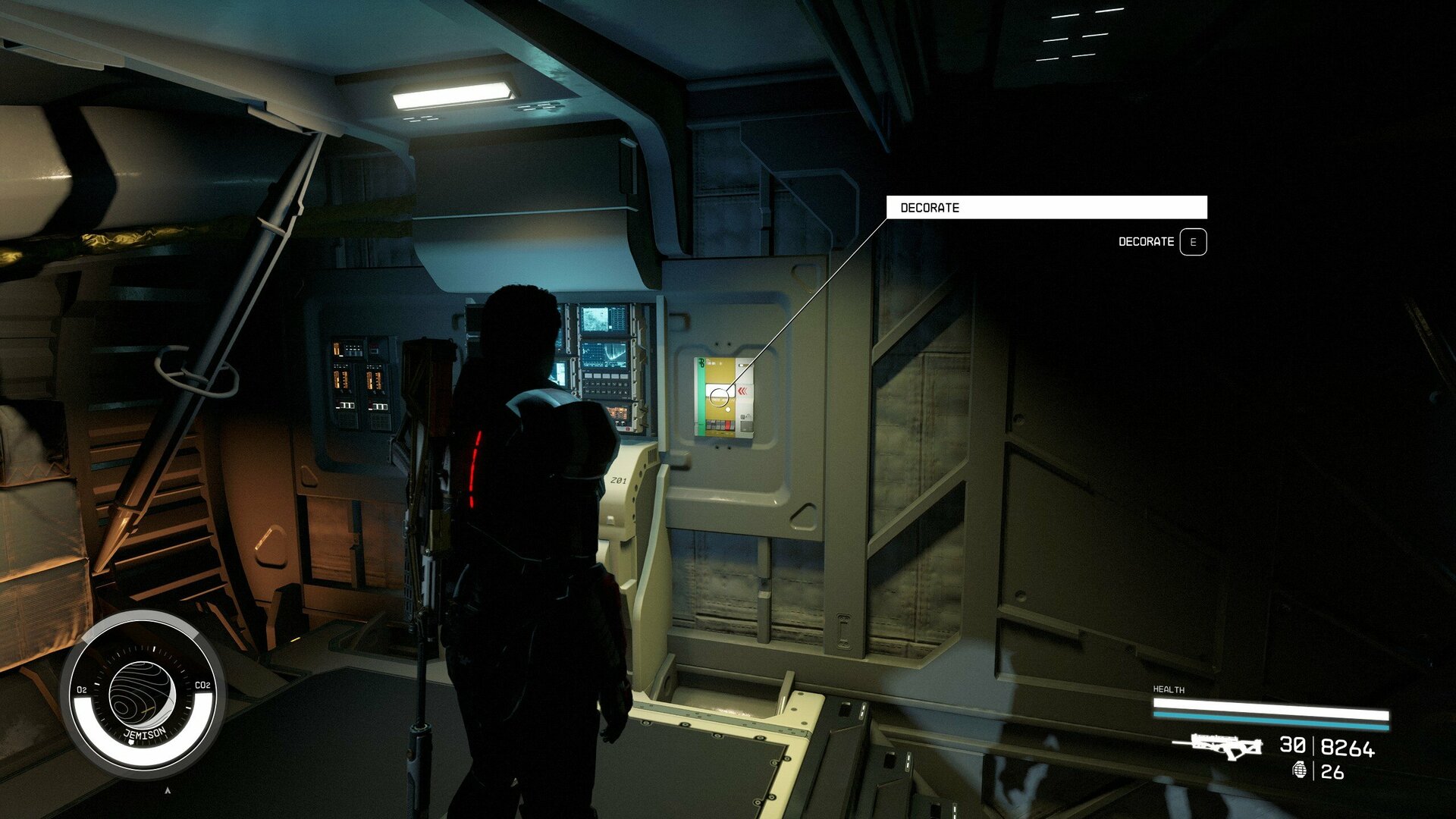
Task: Click the grenade icon
Action: 1300,770
